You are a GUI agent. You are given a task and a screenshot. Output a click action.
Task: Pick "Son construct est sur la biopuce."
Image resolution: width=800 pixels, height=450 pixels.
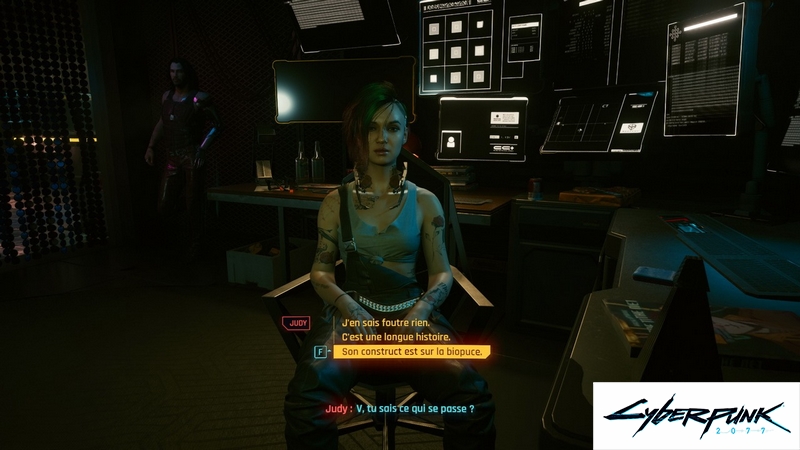(412, 352)
